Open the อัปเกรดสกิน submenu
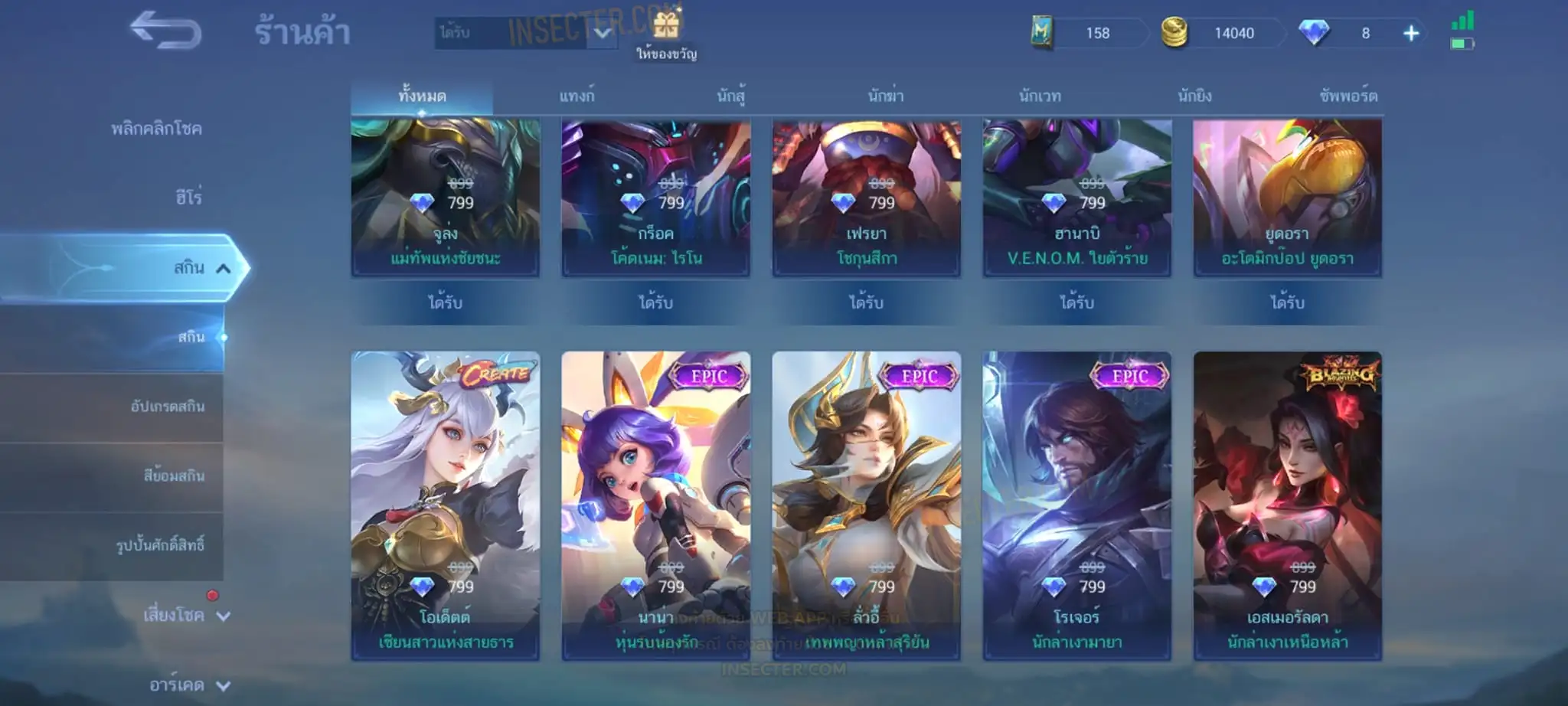Image resolution: width=1568 pixels, height=706 pixels. pyautogui.click(x=167, y=407)
